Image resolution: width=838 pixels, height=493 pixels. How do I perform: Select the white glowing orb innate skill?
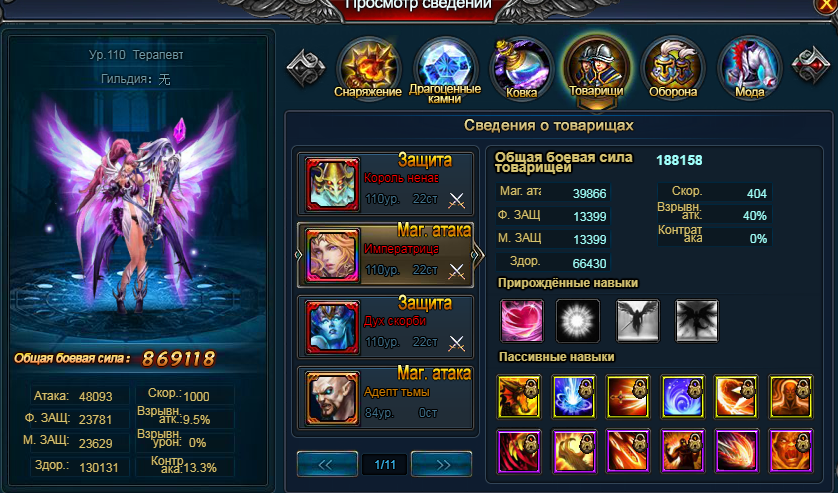tap(577, 320)
